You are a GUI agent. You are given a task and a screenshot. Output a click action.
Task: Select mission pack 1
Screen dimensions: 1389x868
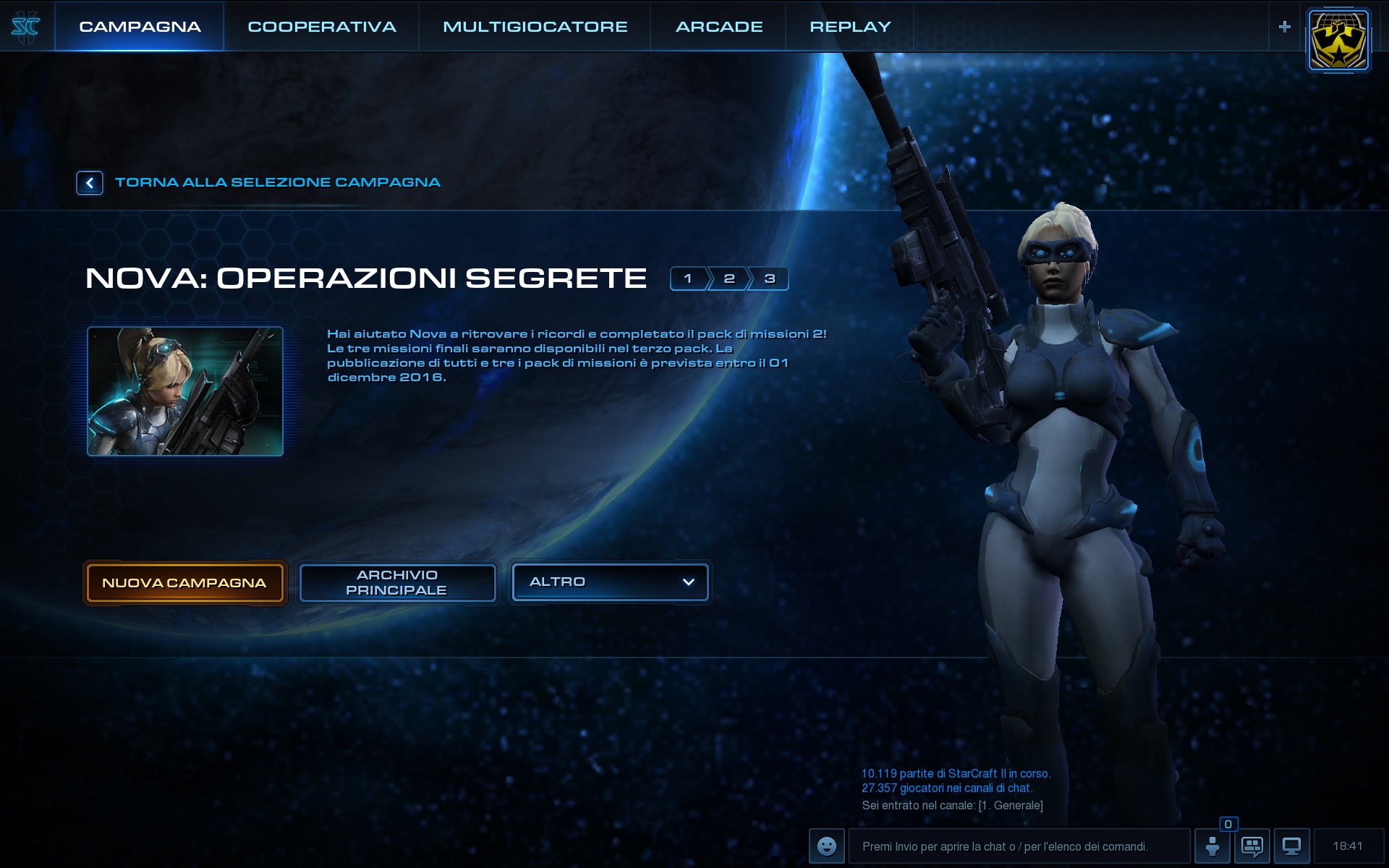pyautogui.click(x=688, y=278)
